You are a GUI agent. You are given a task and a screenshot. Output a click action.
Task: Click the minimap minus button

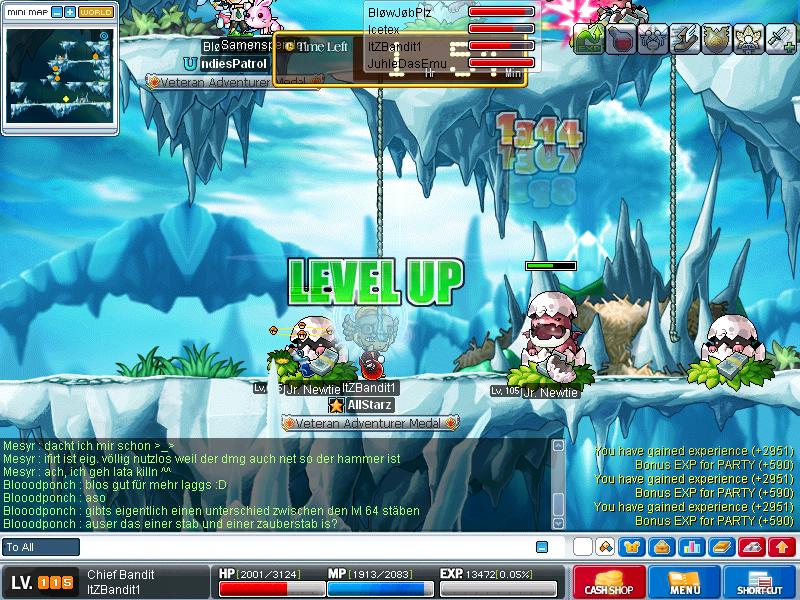[x=56, y=12]
